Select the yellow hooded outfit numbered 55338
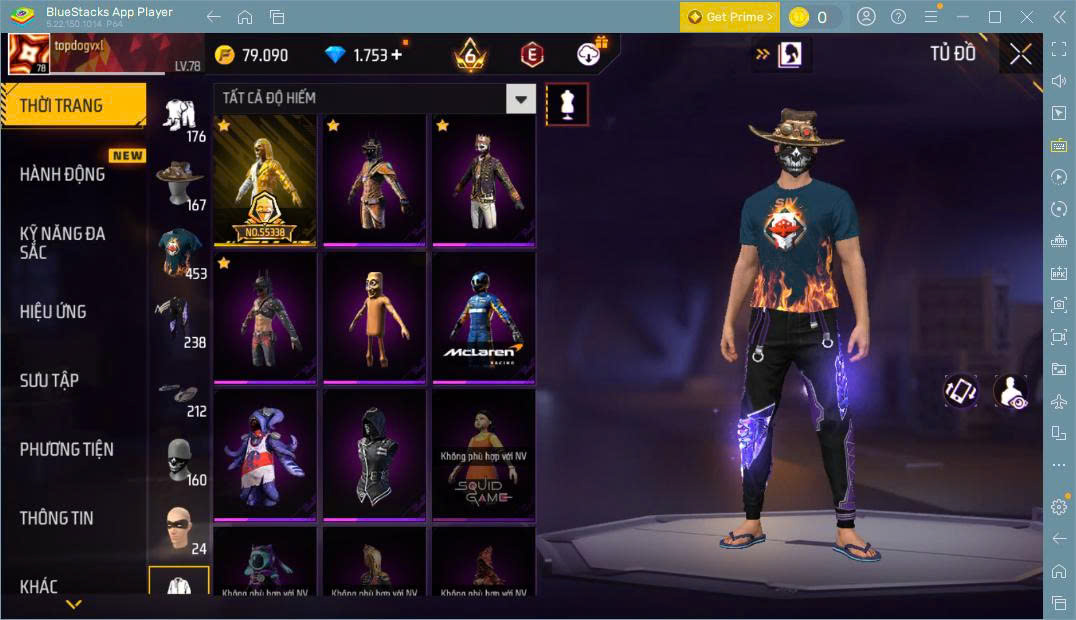The width and height of the screenshot is (1076, 620). pyautogui.click(x=265, y=180)
